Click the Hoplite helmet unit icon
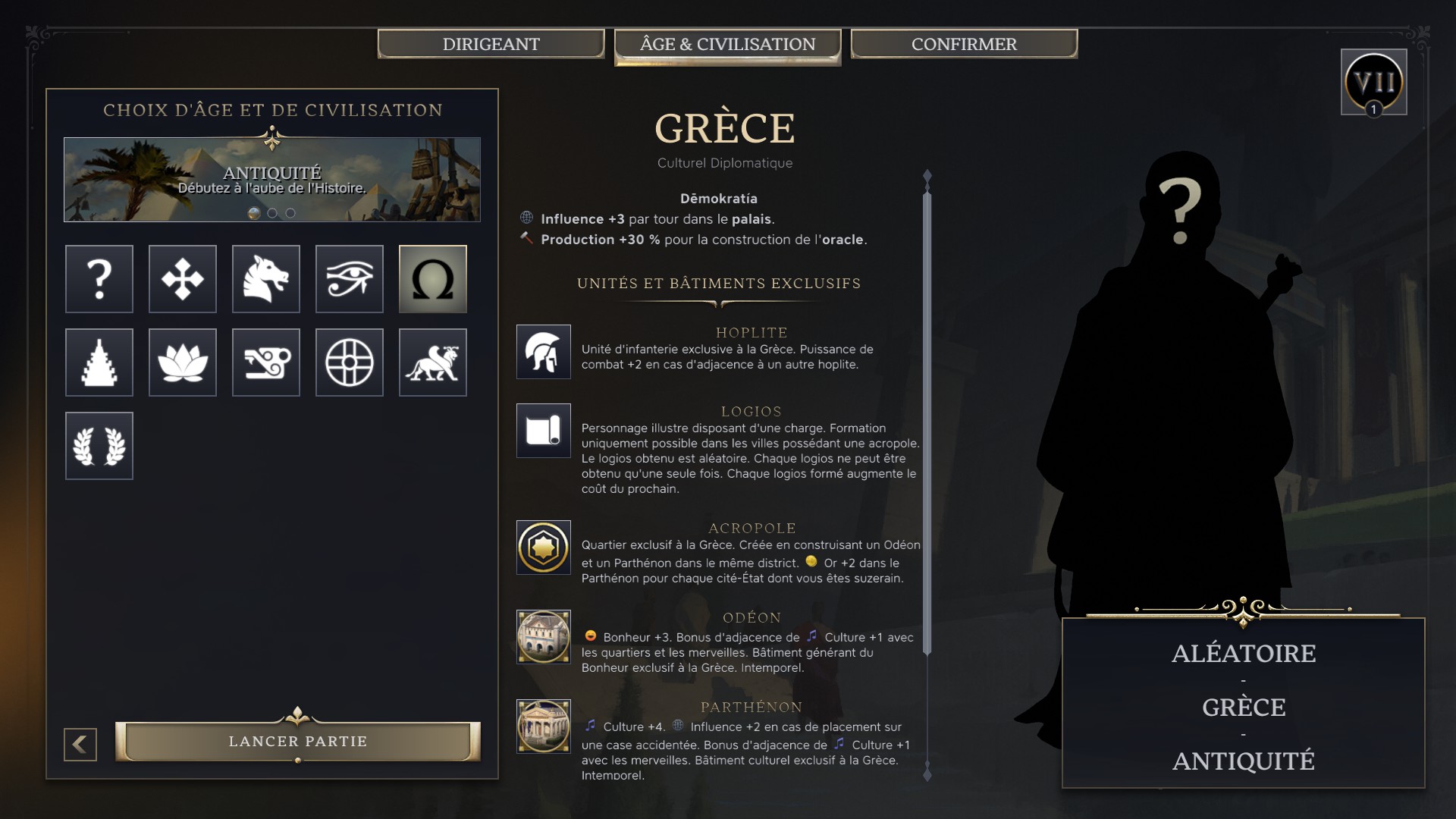 543,352
